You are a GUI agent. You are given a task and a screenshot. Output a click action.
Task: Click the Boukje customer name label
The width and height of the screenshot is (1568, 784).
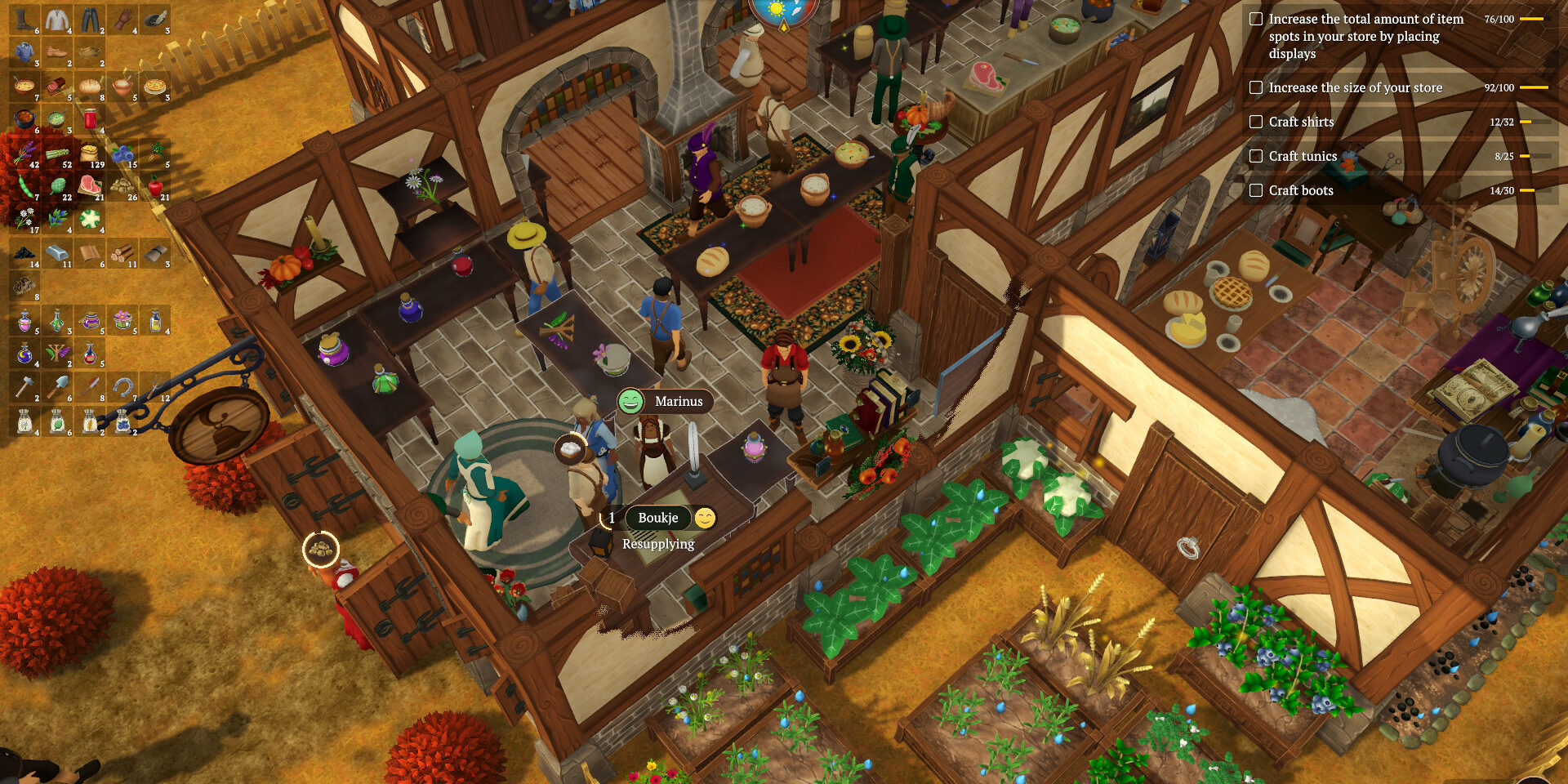[657, 518]
